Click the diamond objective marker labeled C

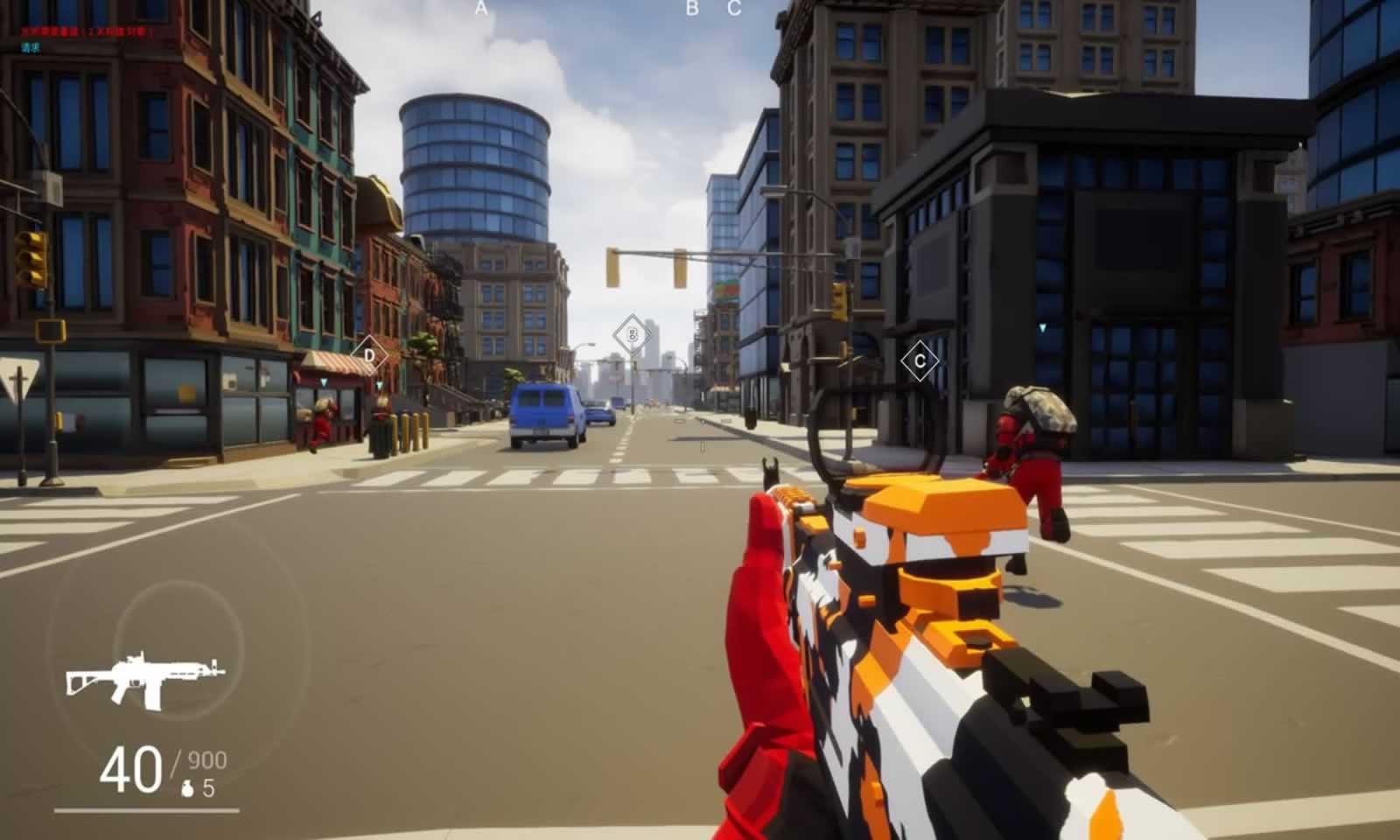coord(920,360)
